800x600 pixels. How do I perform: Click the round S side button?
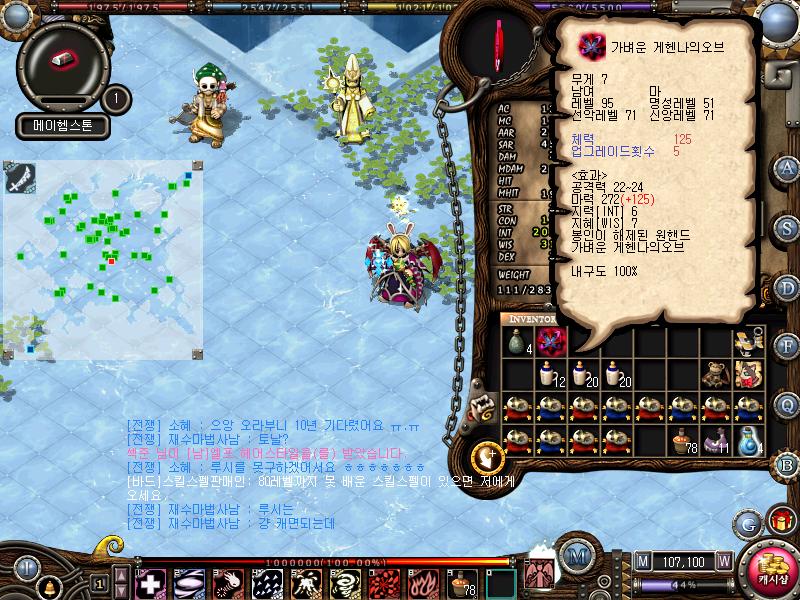787,228
